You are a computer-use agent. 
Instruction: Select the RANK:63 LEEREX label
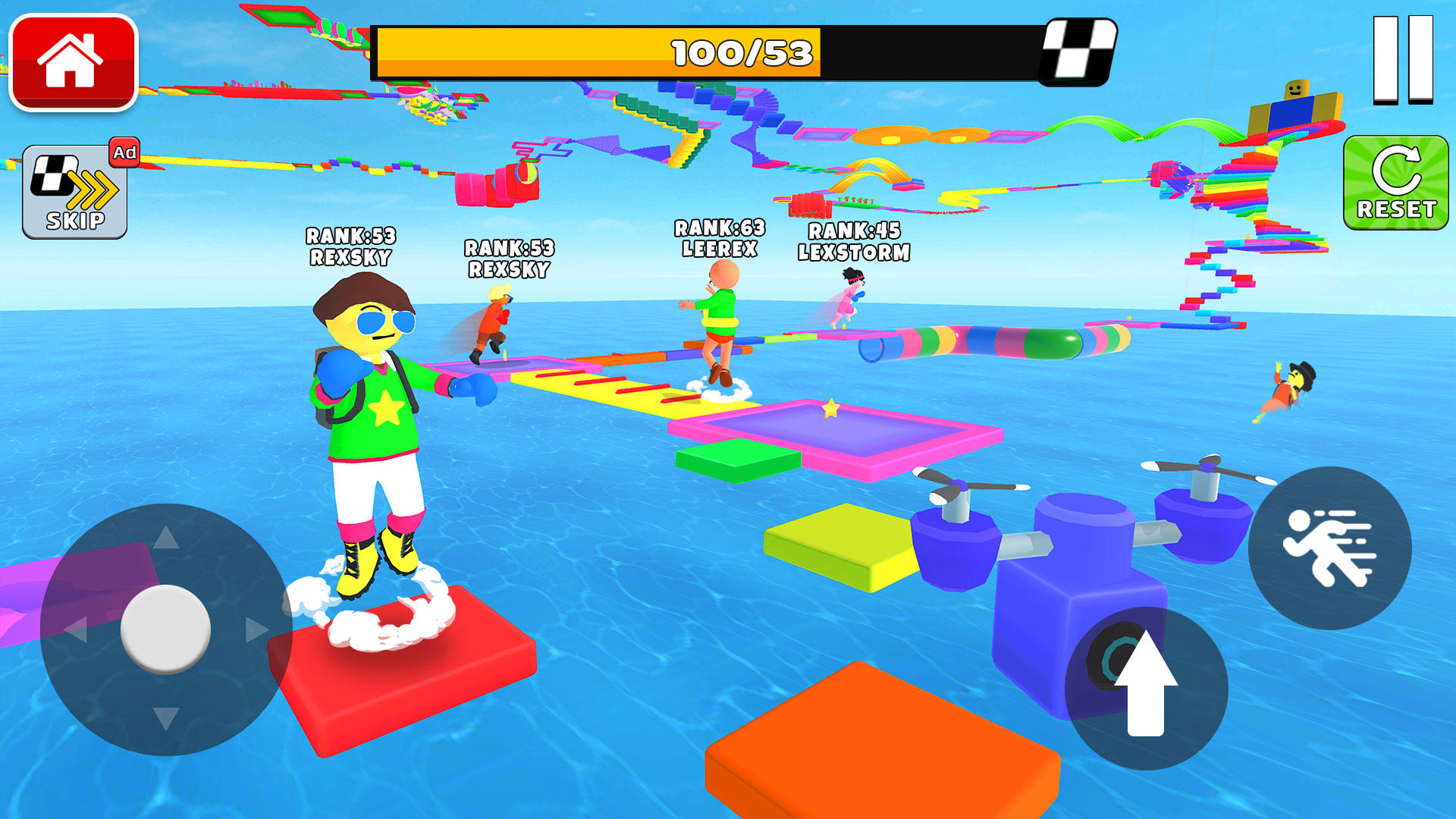[x=720, y=235]
